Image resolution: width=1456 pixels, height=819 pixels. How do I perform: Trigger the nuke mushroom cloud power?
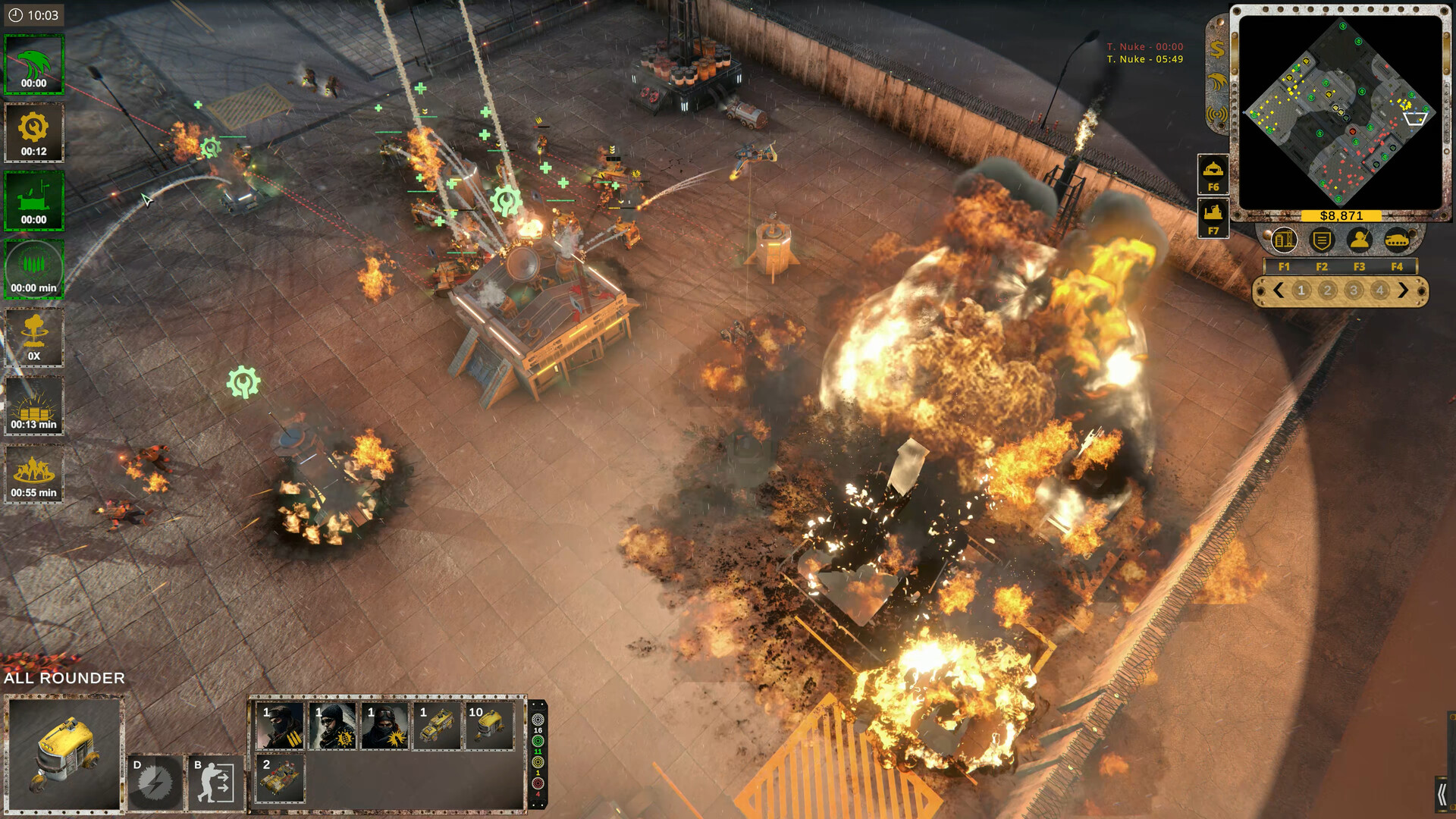[33, 337]
